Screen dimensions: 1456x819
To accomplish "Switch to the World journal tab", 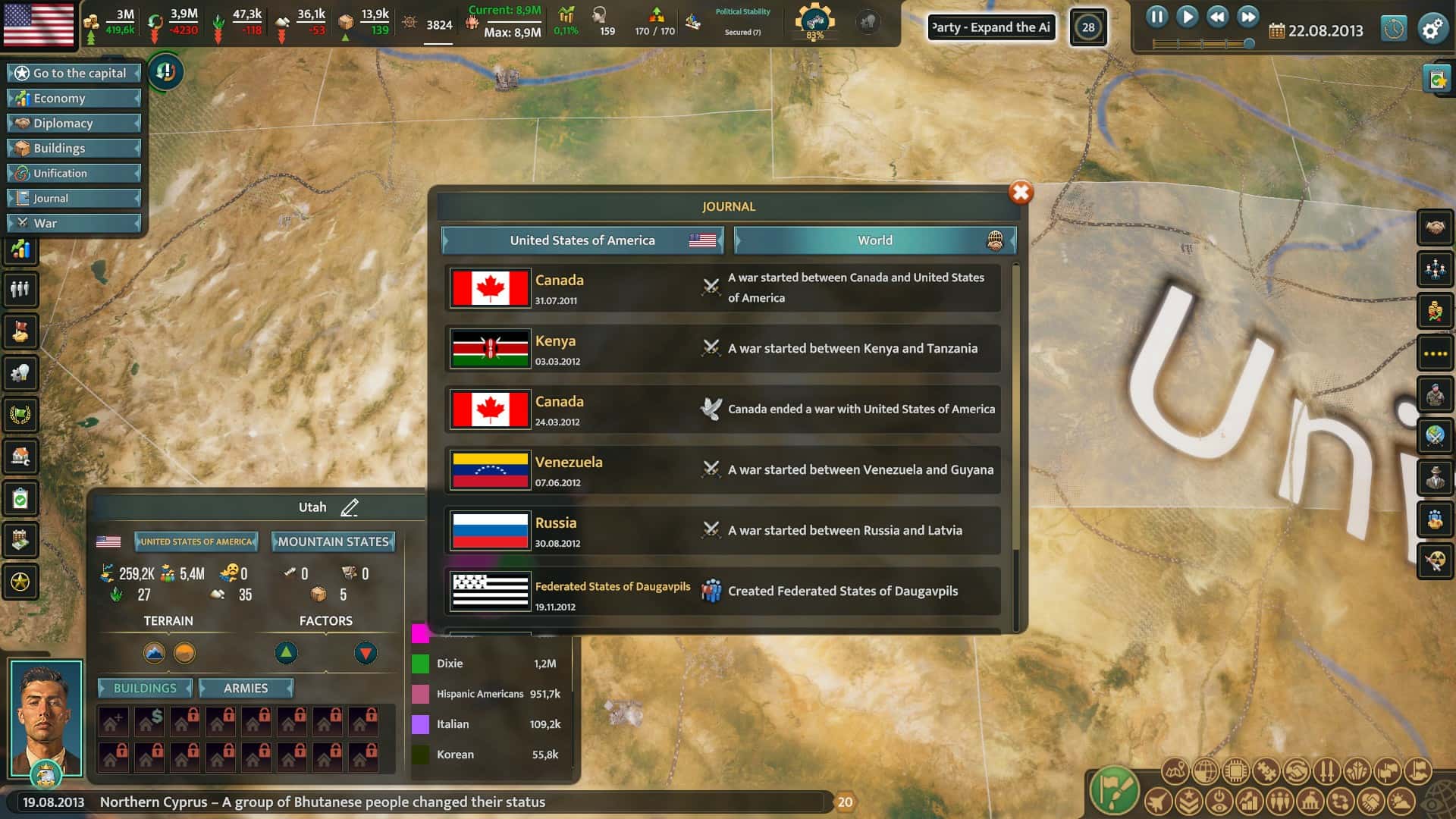I will pyautogui.click(x=874, y=240).
